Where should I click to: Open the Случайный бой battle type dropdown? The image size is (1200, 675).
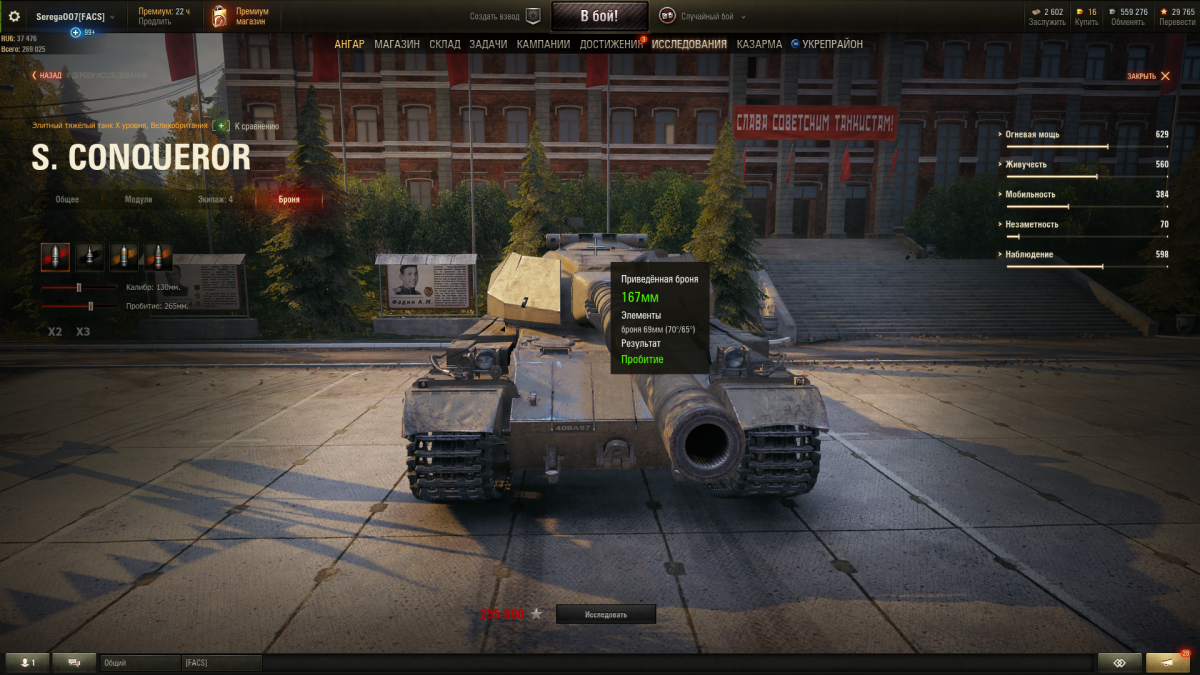tap(705, 16)
